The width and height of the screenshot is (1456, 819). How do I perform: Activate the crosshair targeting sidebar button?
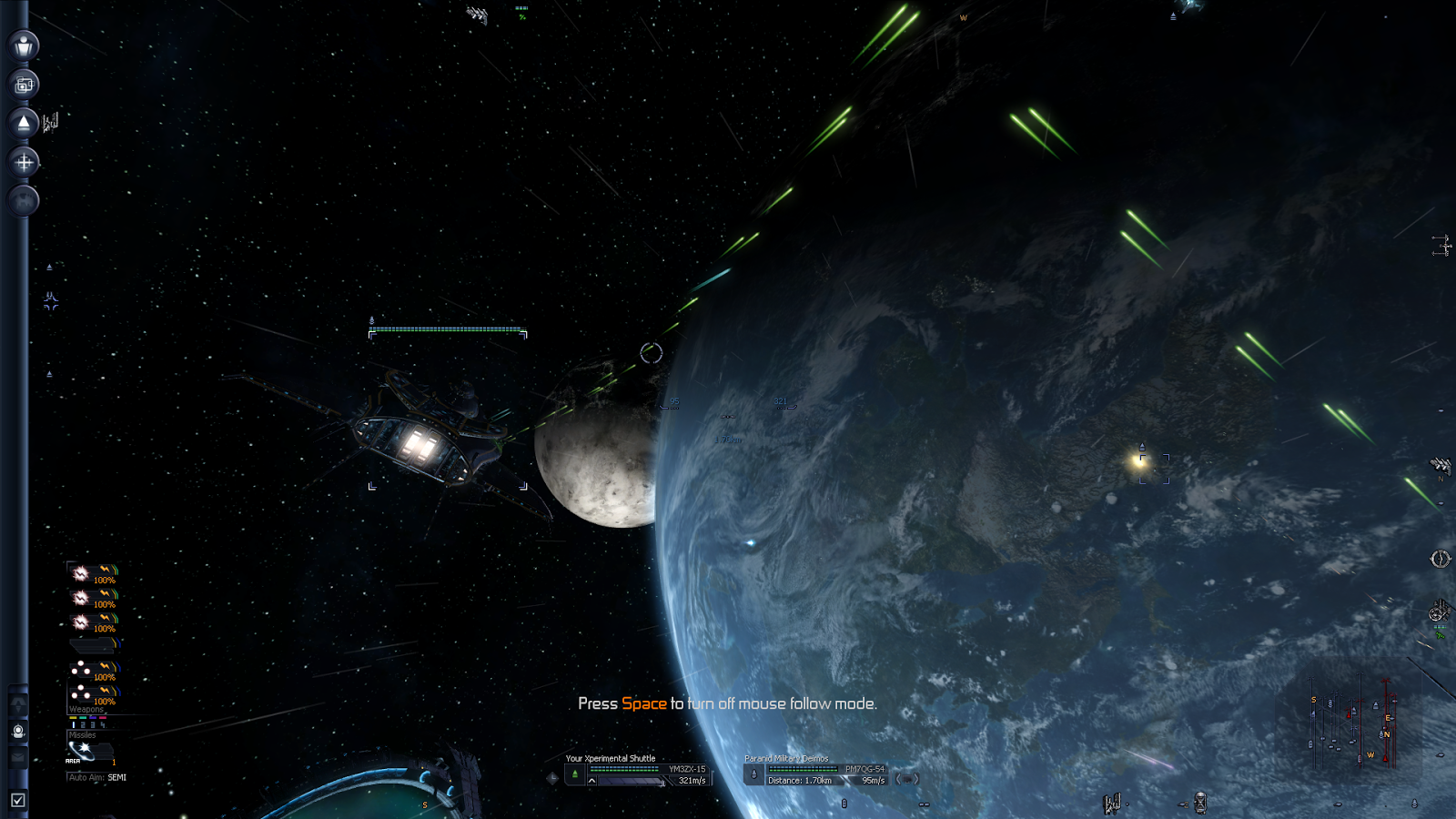coord(24,162)
